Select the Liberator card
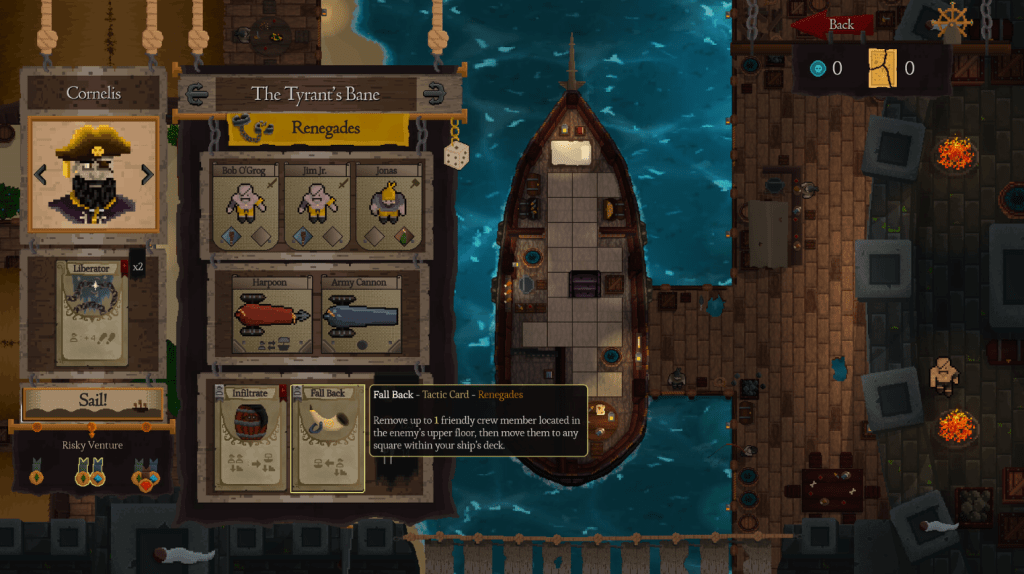The width and height of the screenshot is (1024, 574). click(90, 312)
